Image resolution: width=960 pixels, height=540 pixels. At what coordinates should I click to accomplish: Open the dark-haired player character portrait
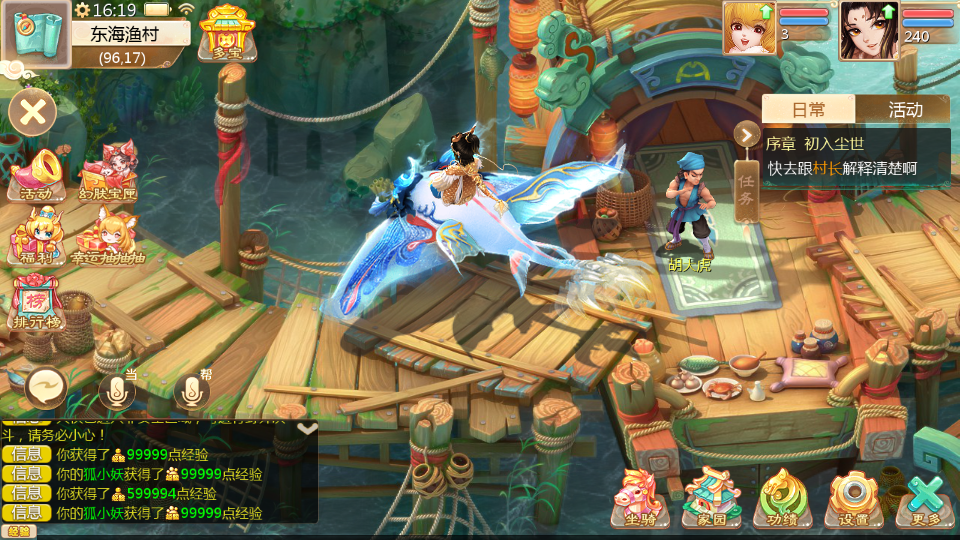869,29
